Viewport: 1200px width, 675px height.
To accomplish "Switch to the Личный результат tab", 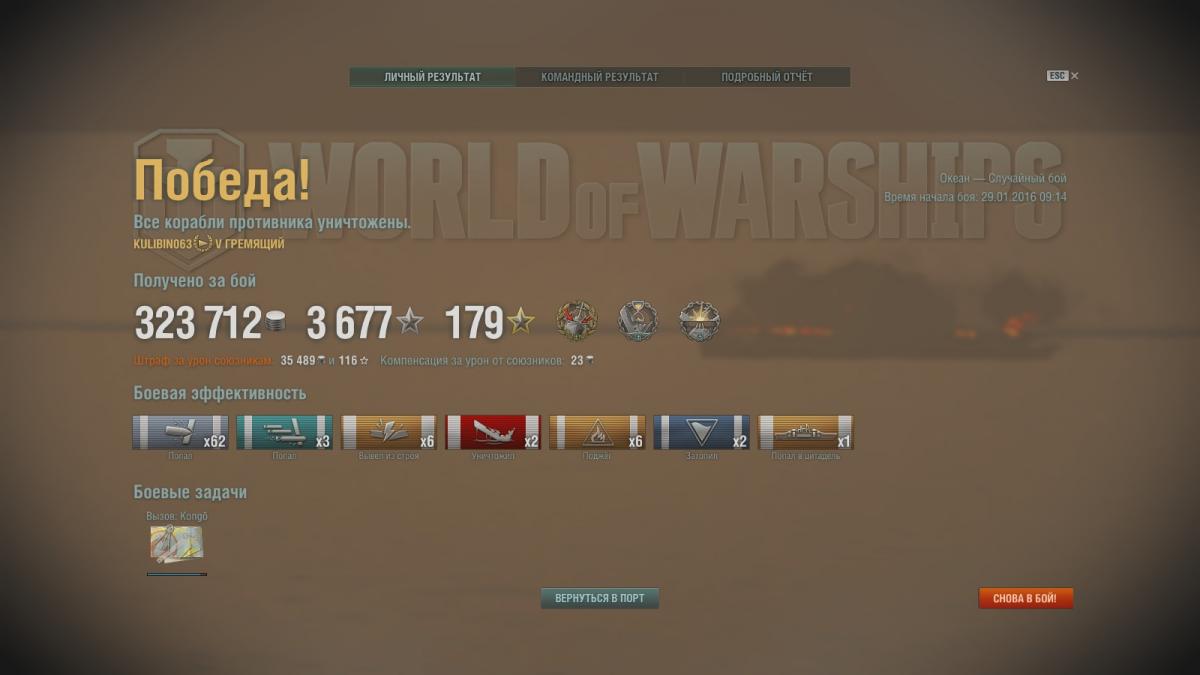I will pyautogui.click(x=432, y=77).
